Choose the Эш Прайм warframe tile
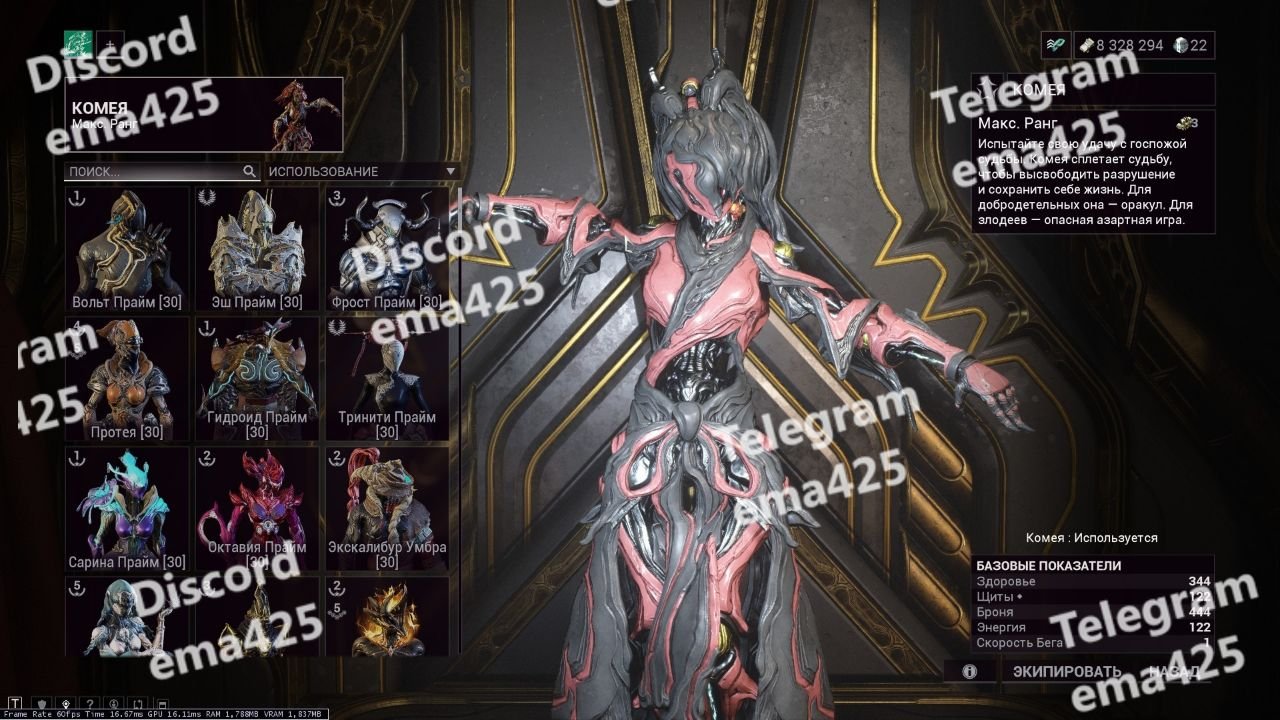This screenshot has height=720, width=1280. click(x=257, y=248)
